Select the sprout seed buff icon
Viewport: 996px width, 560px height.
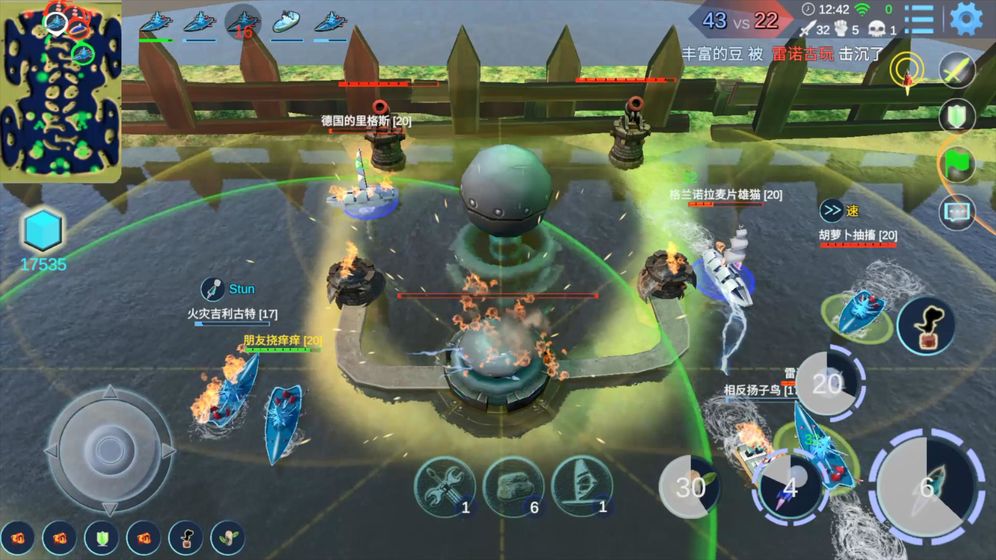click(228, 537)
